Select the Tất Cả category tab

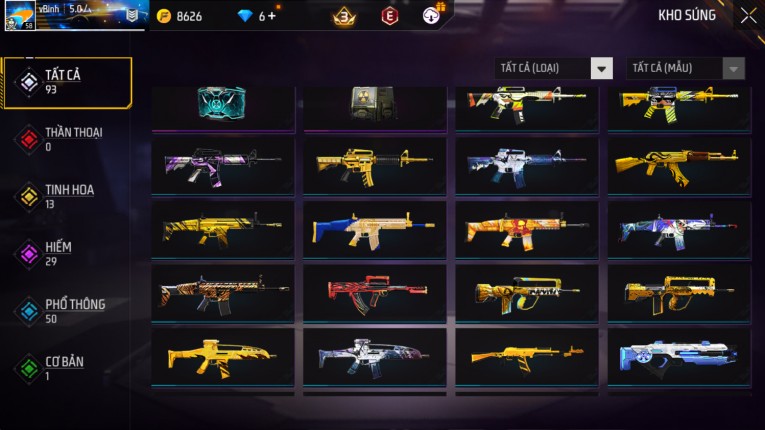click(x=67, y=82)
